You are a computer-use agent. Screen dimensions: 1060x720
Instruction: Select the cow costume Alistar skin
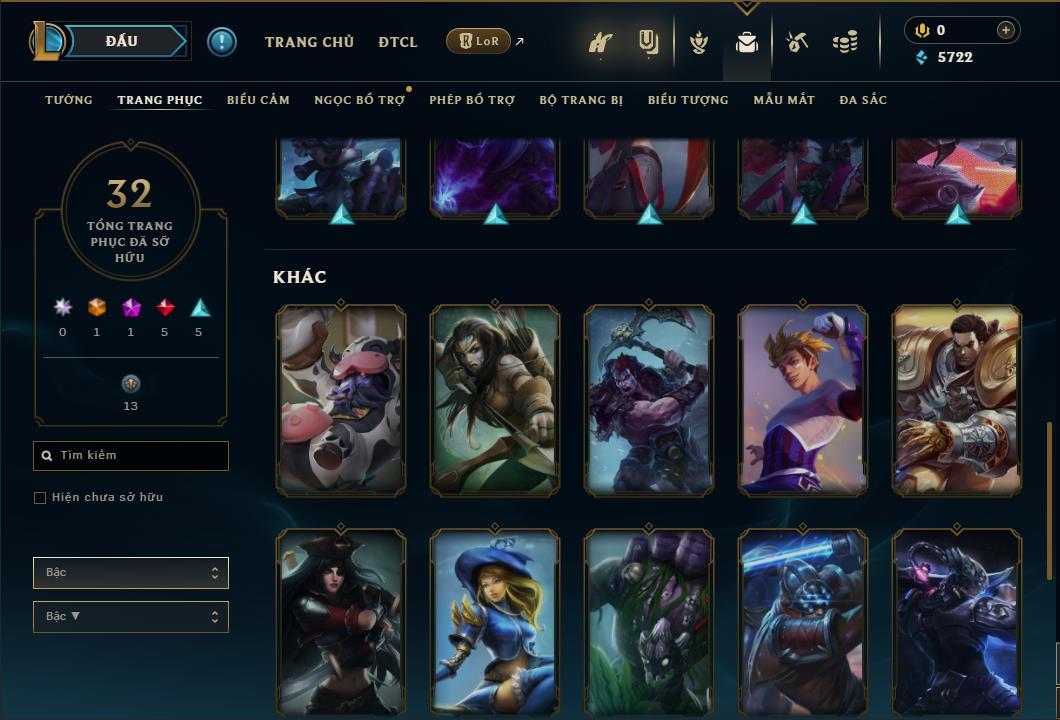coord(341,400)
